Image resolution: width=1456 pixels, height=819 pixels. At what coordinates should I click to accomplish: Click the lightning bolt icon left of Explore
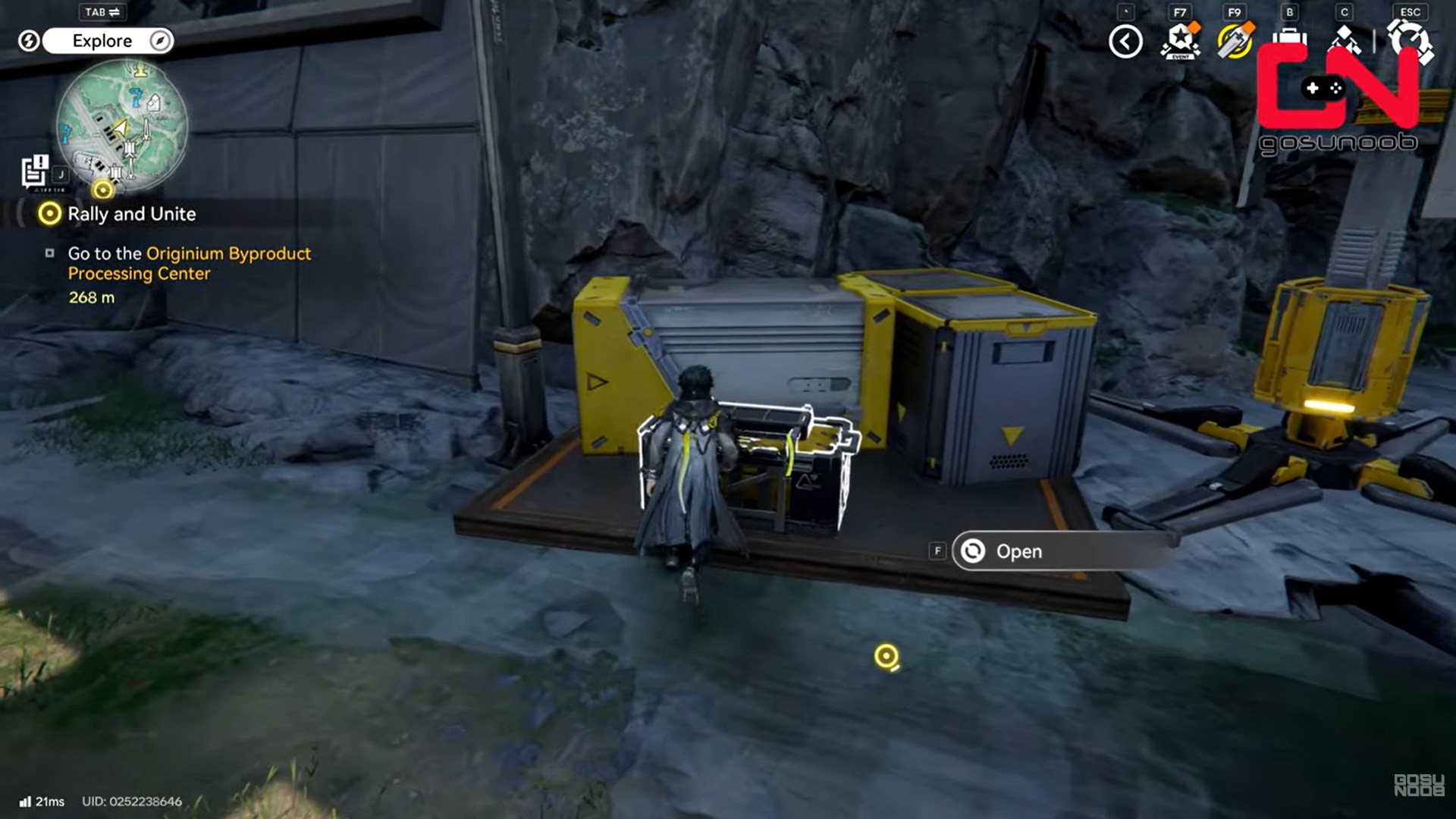pyautogui.click(x=28, y=41)
